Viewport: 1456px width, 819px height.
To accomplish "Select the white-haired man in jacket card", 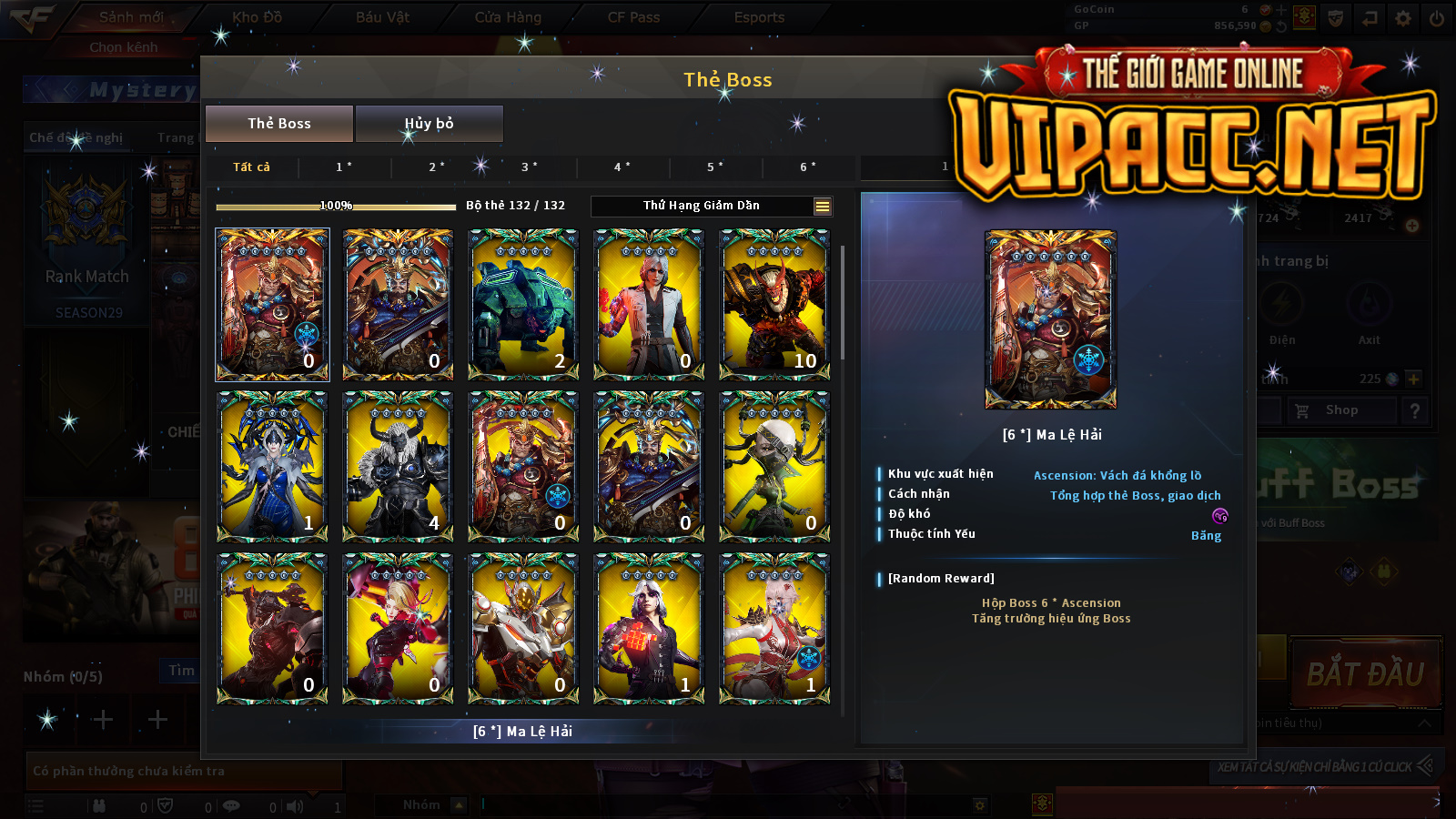I will click(x=649, y=304).
